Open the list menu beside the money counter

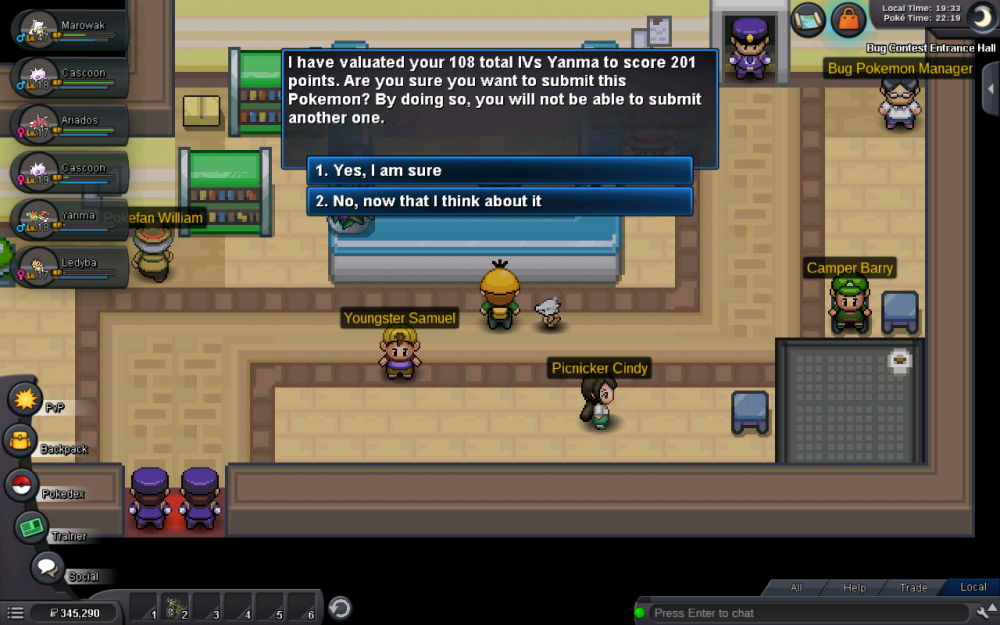(x=14, y=612)
